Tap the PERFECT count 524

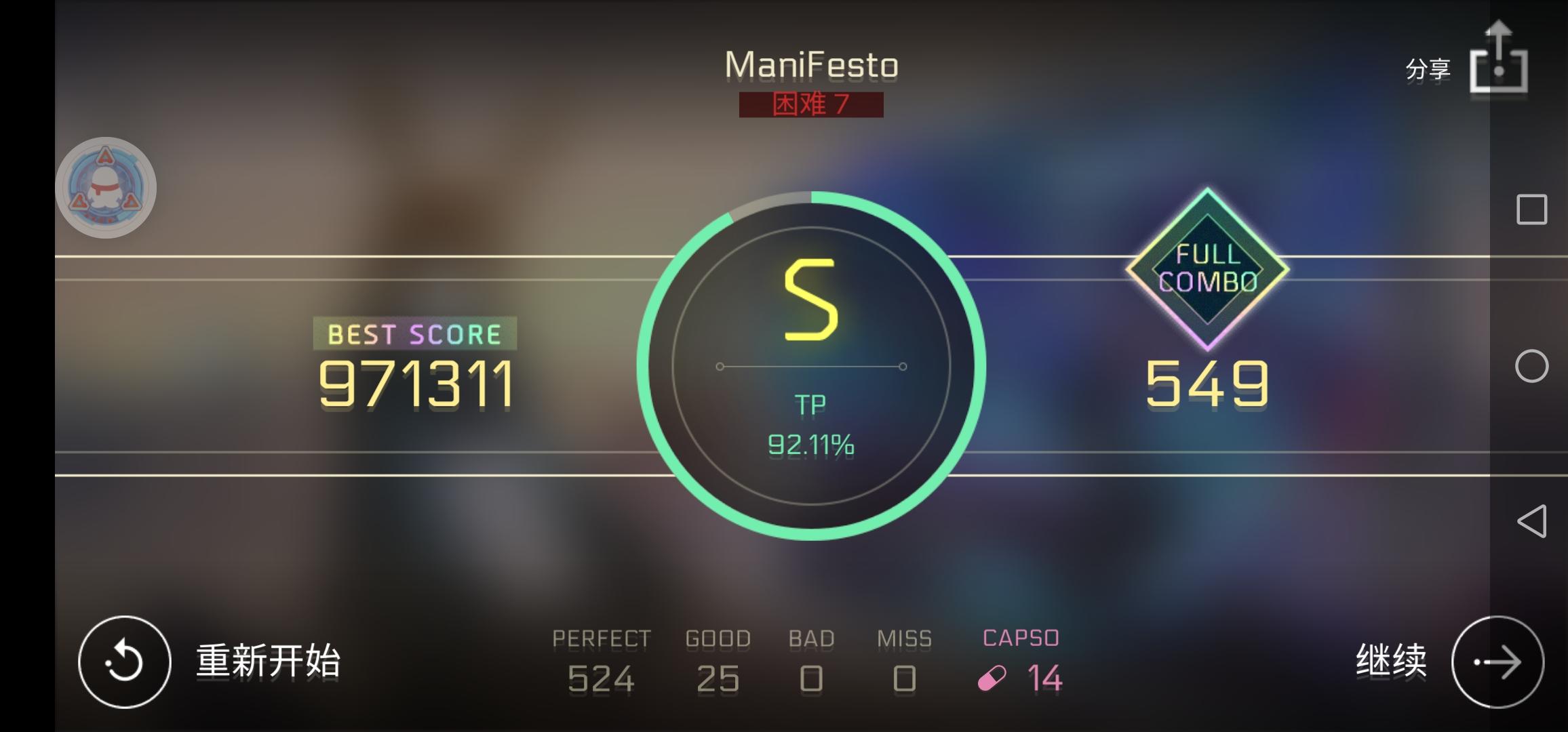pyautogui.click(x=601, y=678)
